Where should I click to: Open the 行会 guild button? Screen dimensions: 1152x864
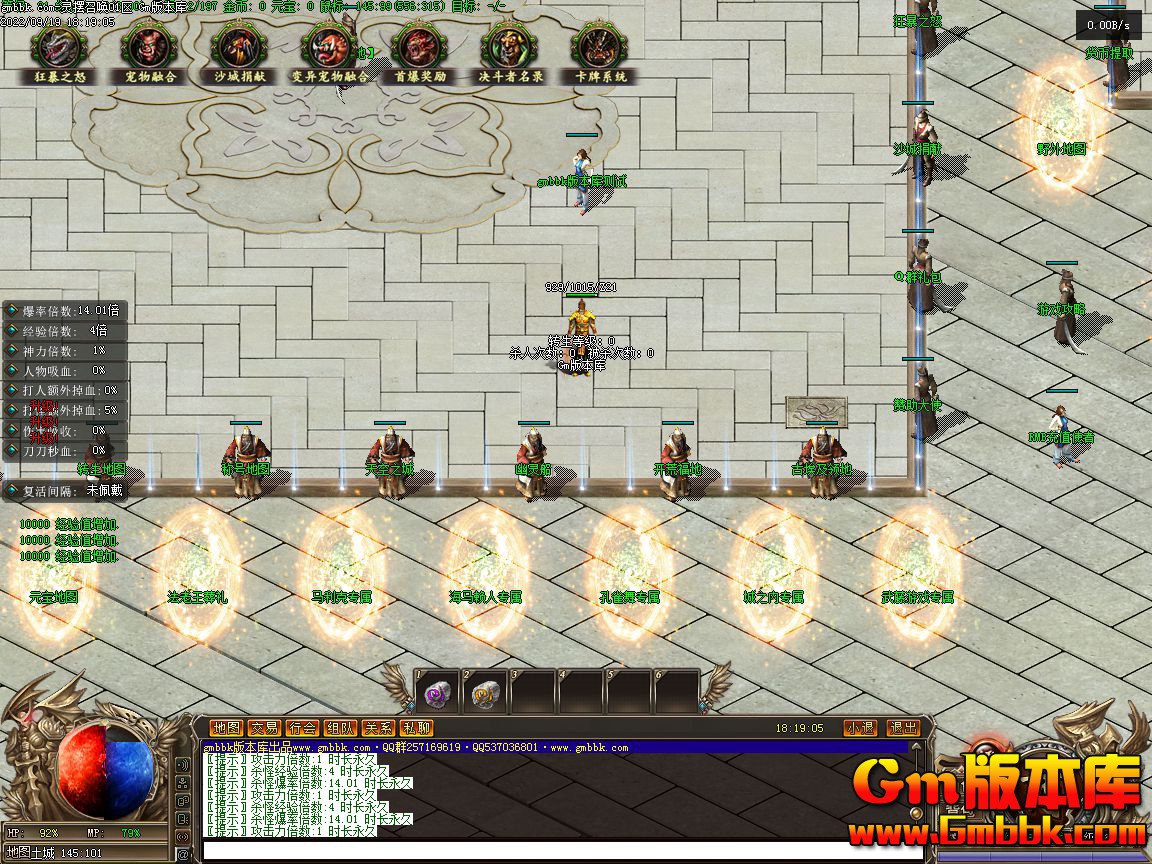pyautogui.click(x=302, y=728)
